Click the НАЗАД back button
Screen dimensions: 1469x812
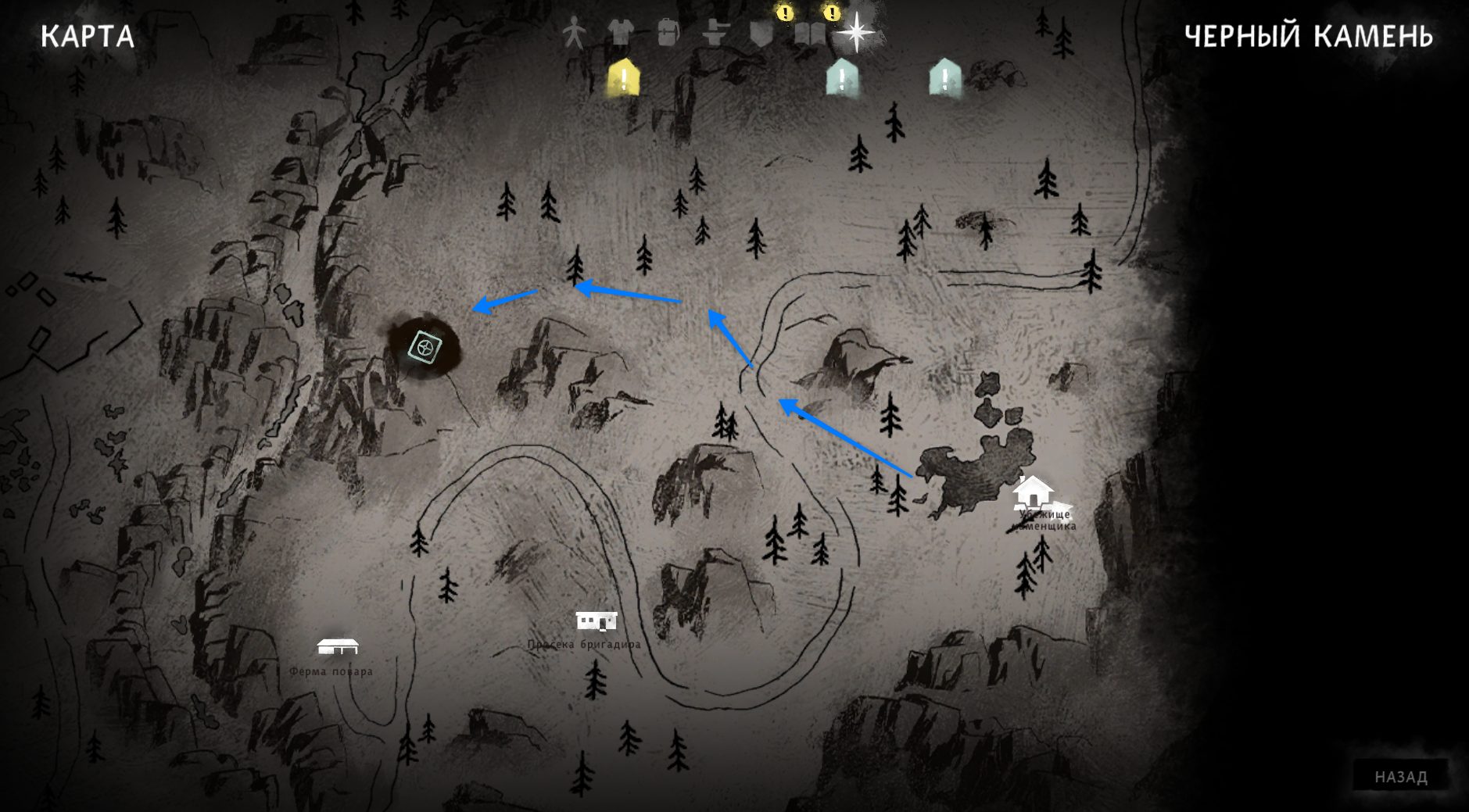tap(1400, 777)
